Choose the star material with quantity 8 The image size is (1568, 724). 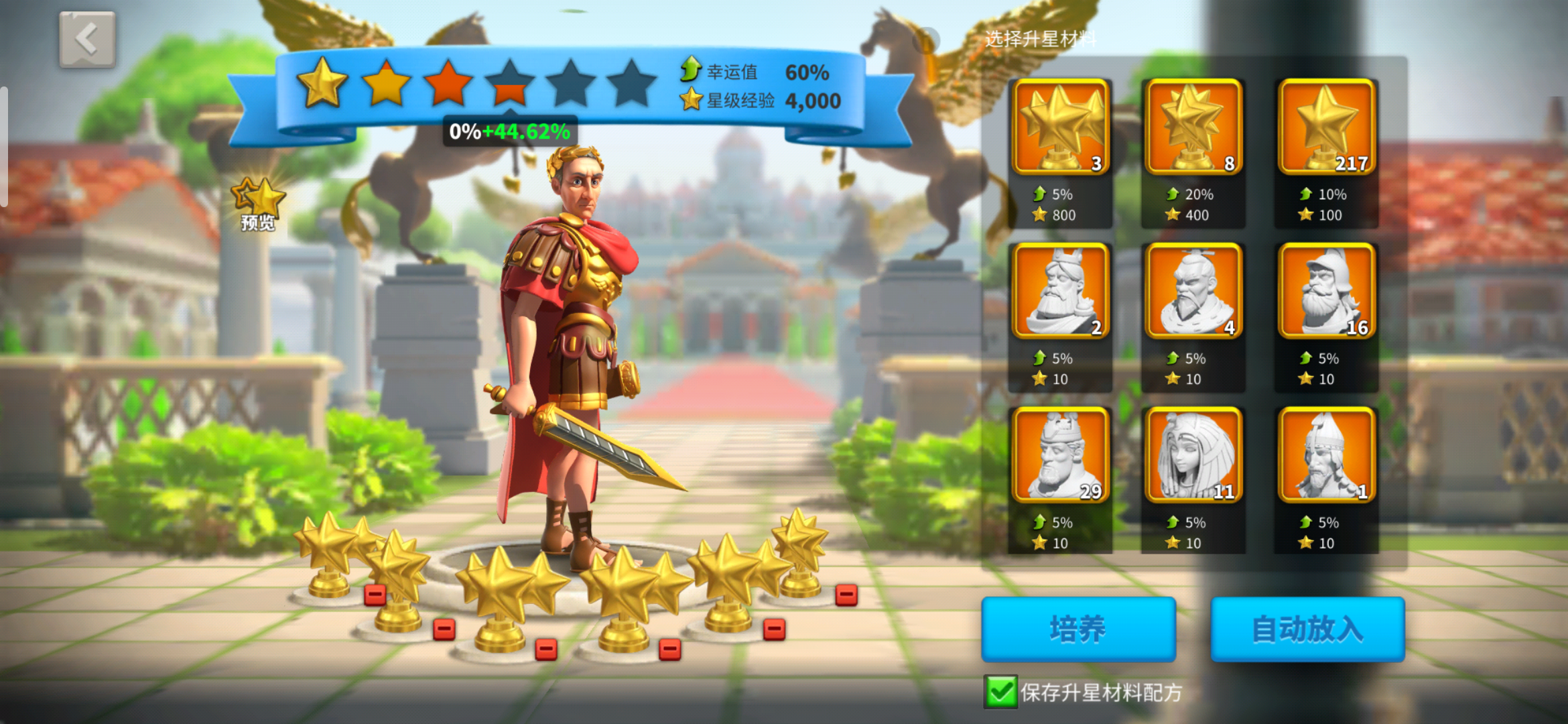(1193, 127)
